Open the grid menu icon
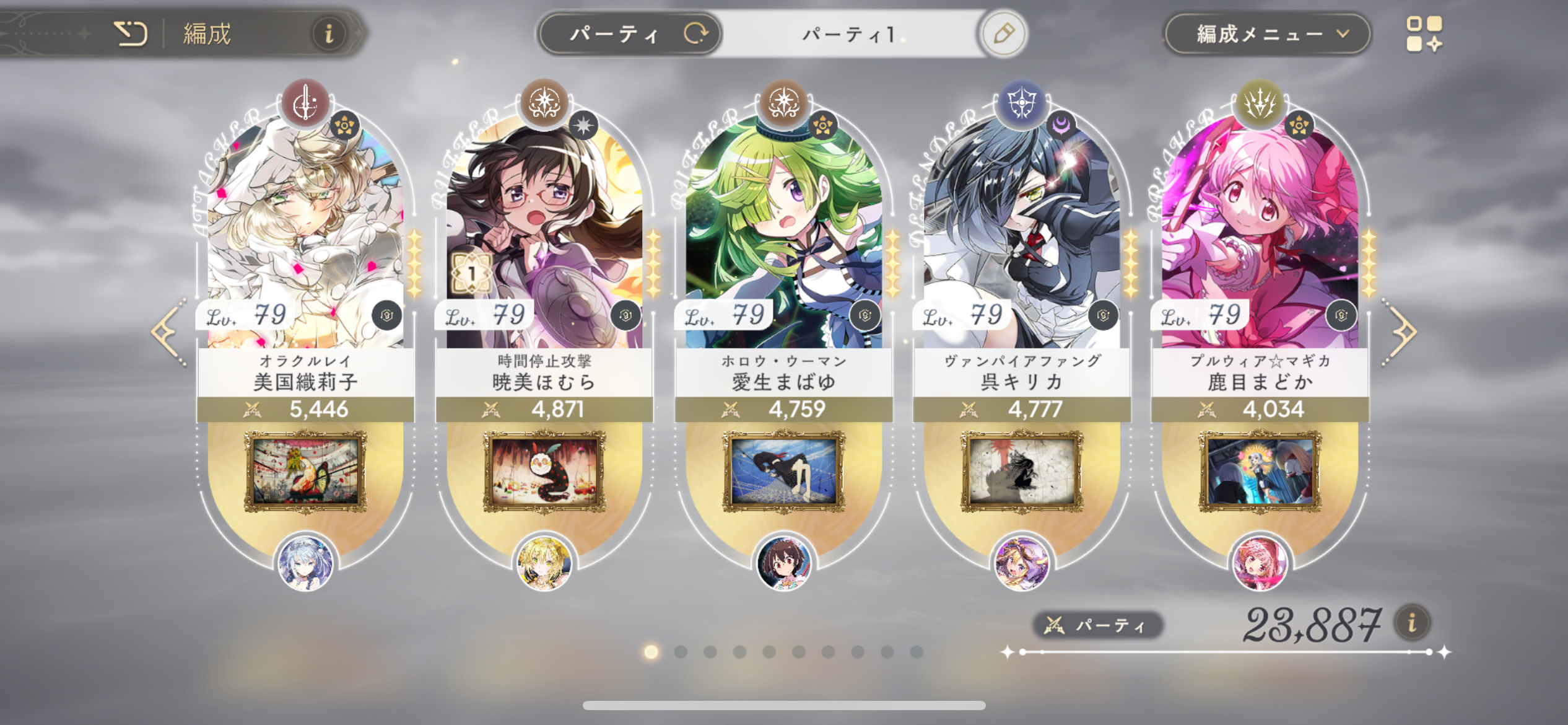 (1424, 33)
